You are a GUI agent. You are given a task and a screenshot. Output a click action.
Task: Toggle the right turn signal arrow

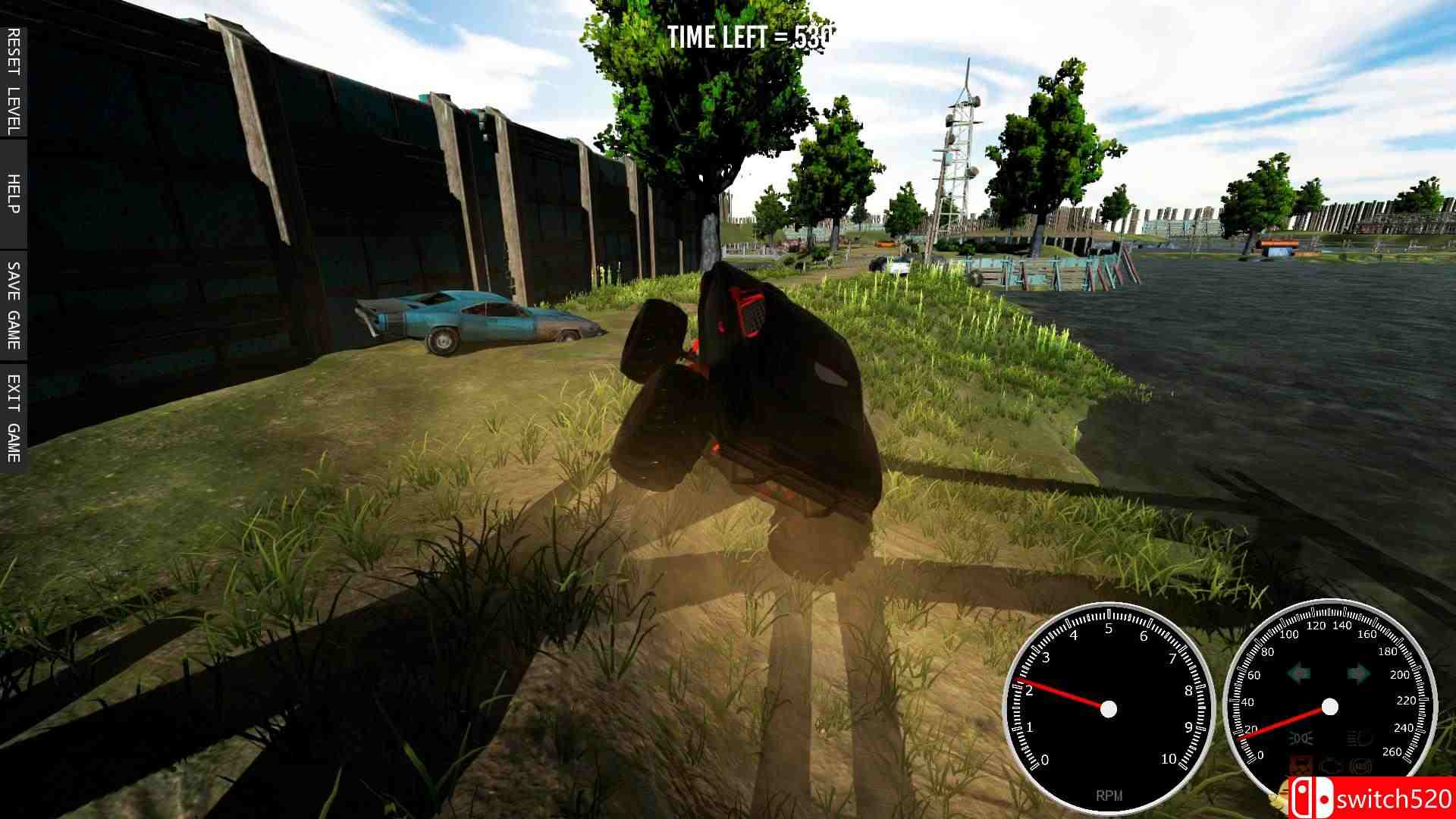[x=1358, y=673]
